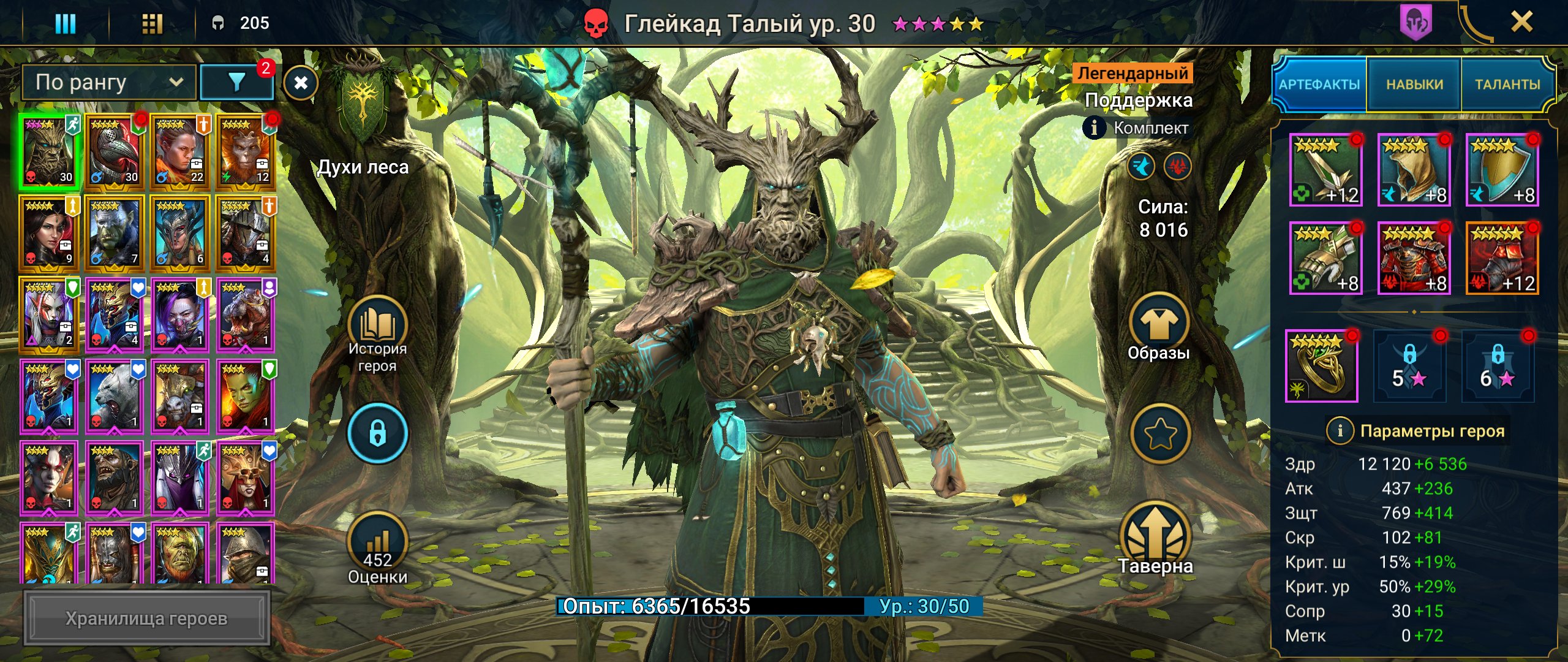Switch to the three-column list view icon

66,24
